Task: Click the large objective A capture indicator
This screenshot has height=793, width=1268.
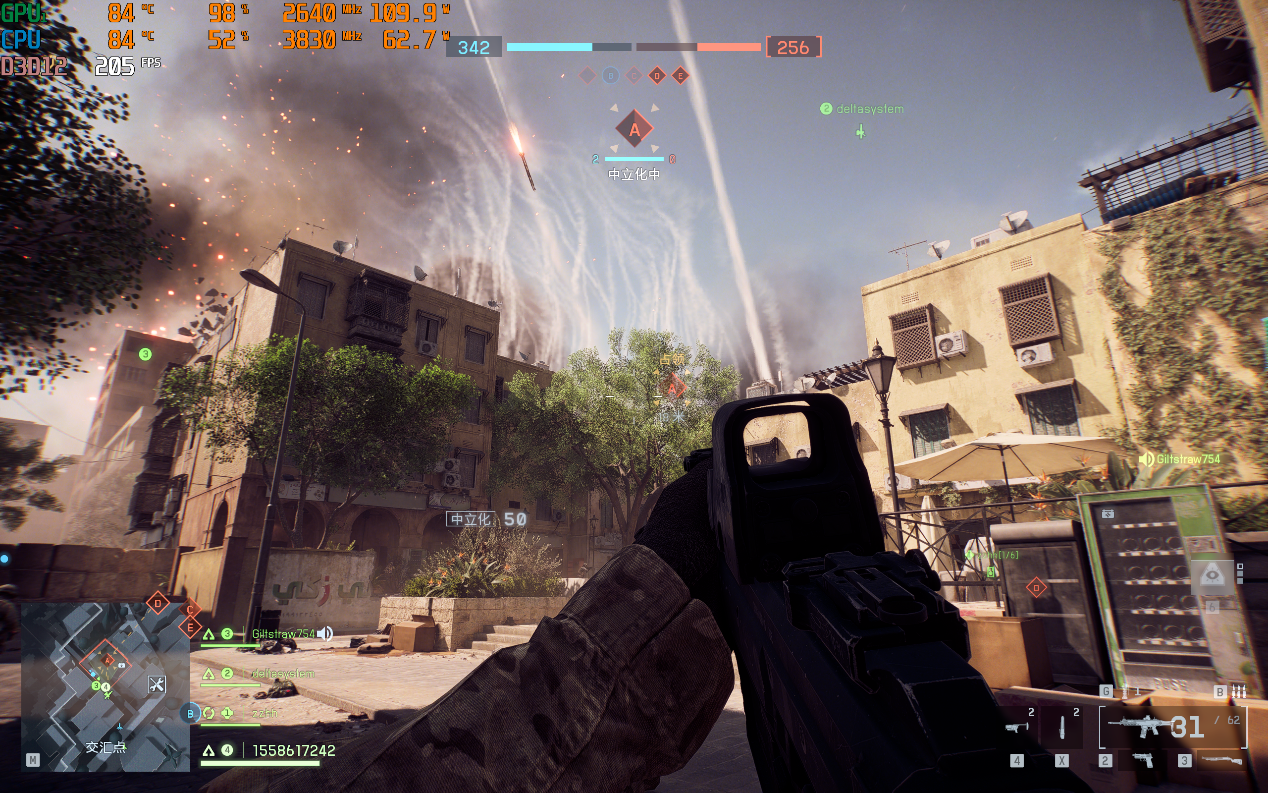Action: pyautogui.click(x=633, y=128)
